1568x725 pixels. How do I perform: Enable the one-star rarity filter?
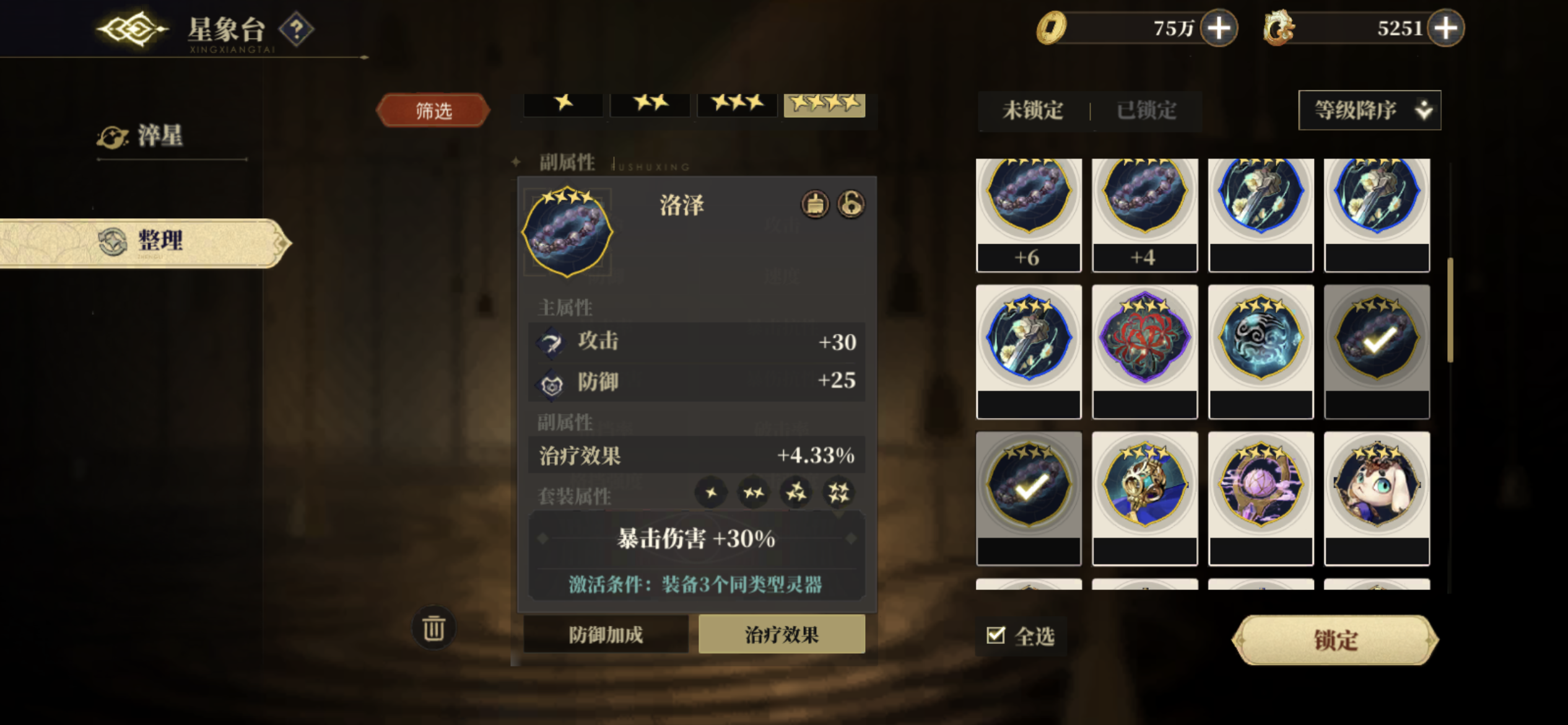[x=562, y=105]
